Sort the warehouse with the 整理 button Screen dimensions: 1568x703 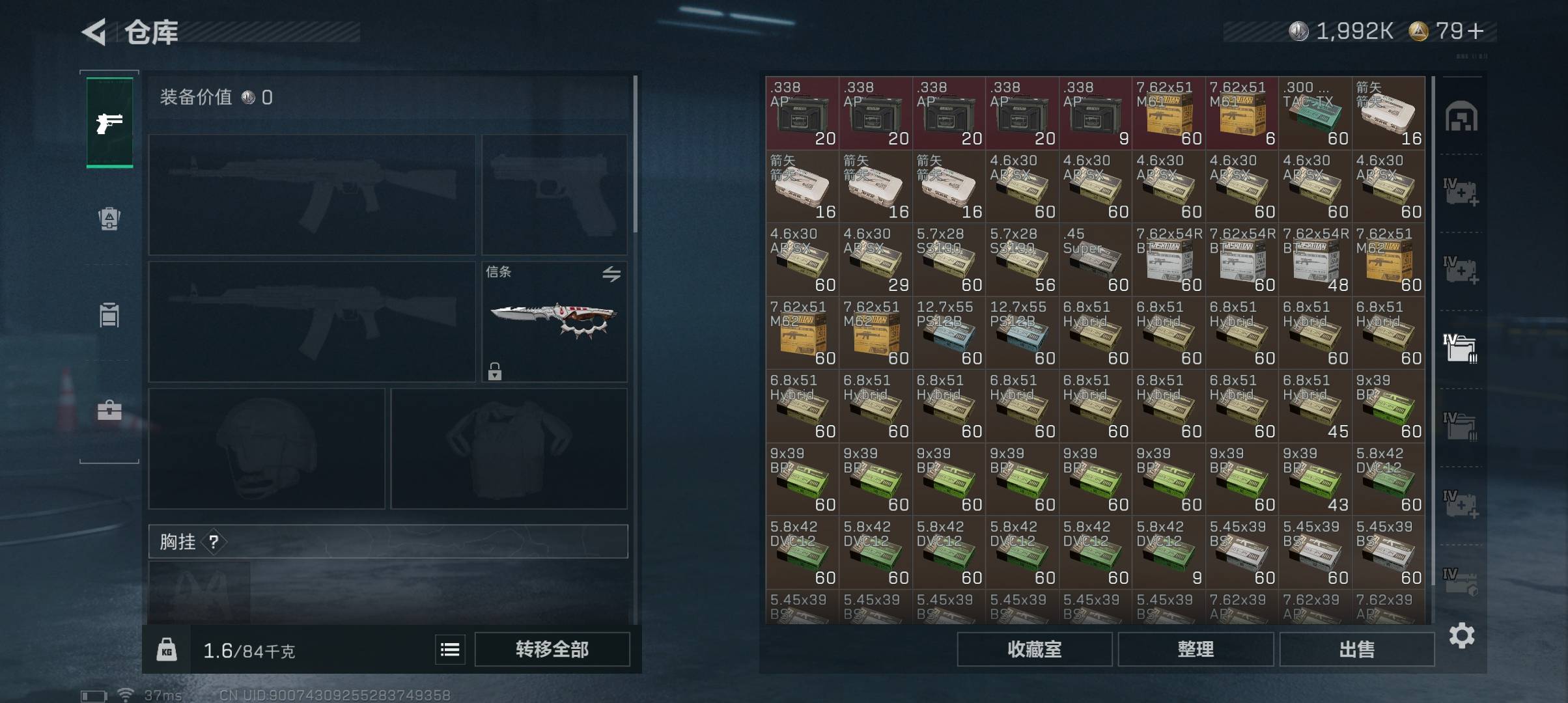point(1196,649)
